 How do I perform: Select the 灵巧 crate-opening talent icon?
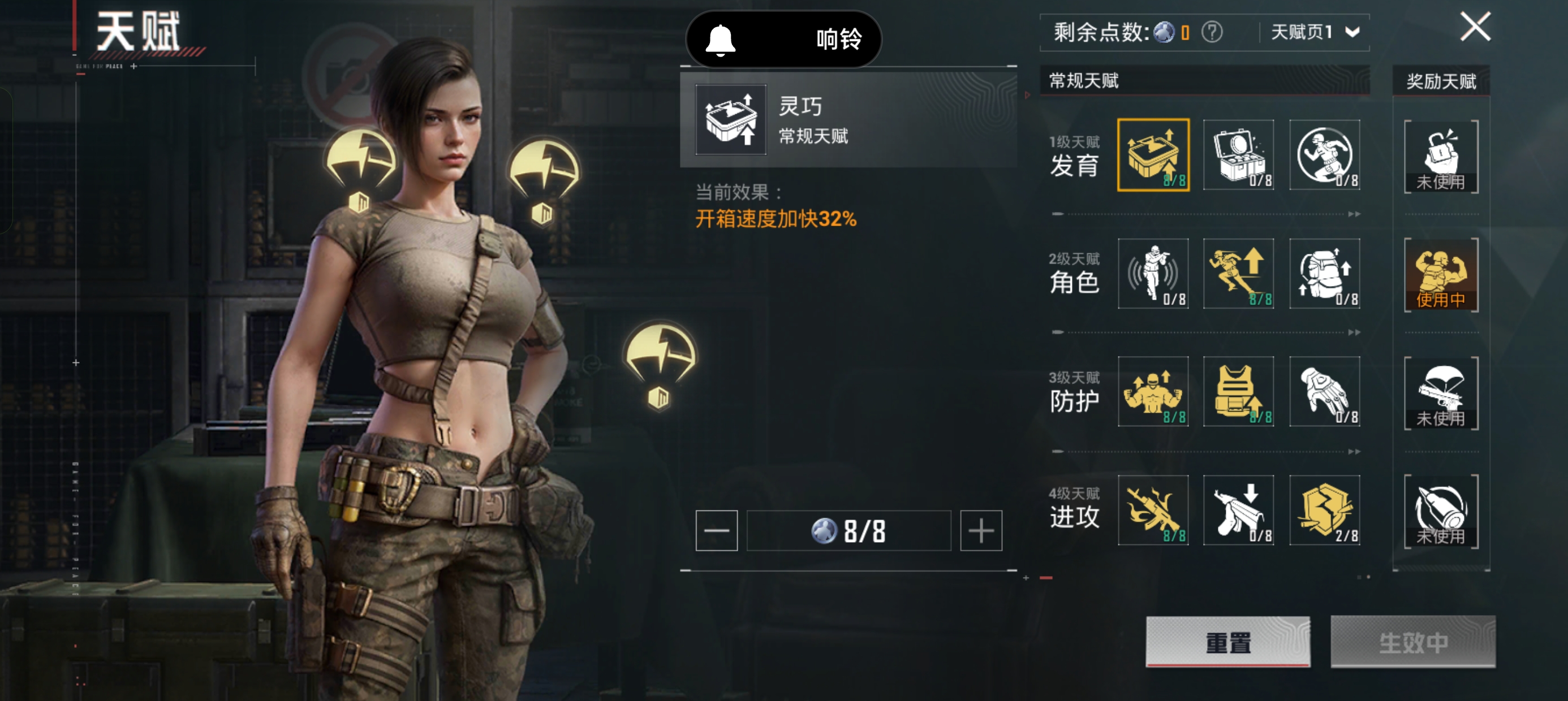point(1153,155)
